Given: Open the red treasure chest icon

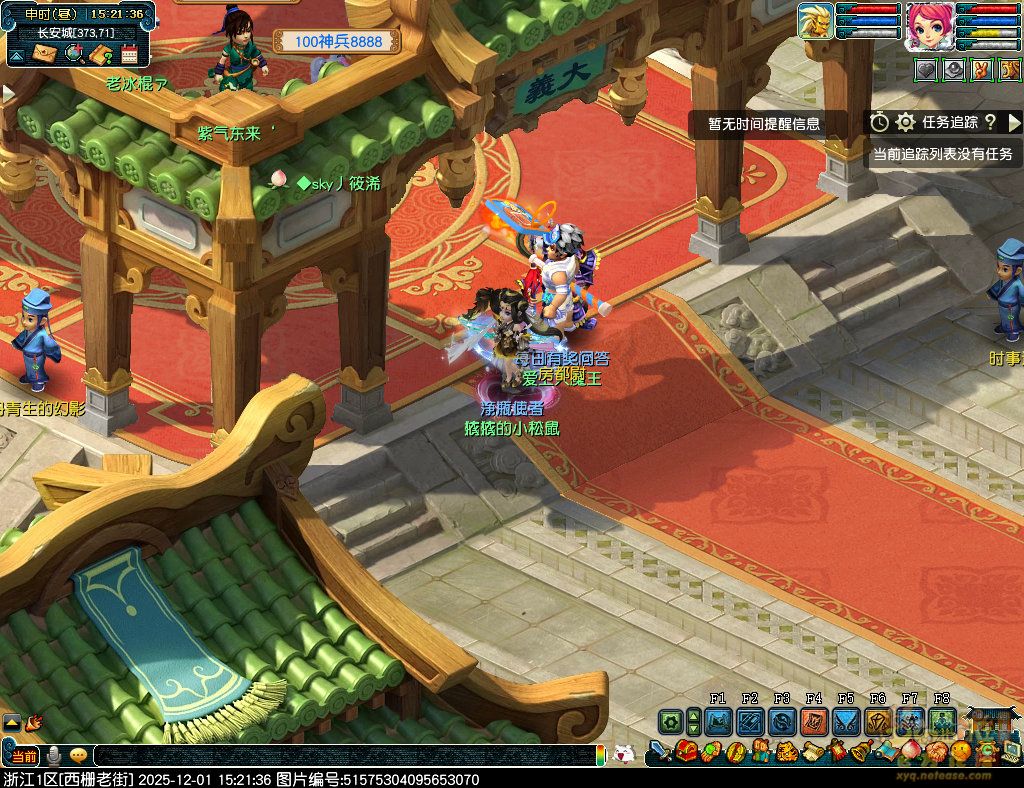Looking at the screenshot, I should [687, 750].
